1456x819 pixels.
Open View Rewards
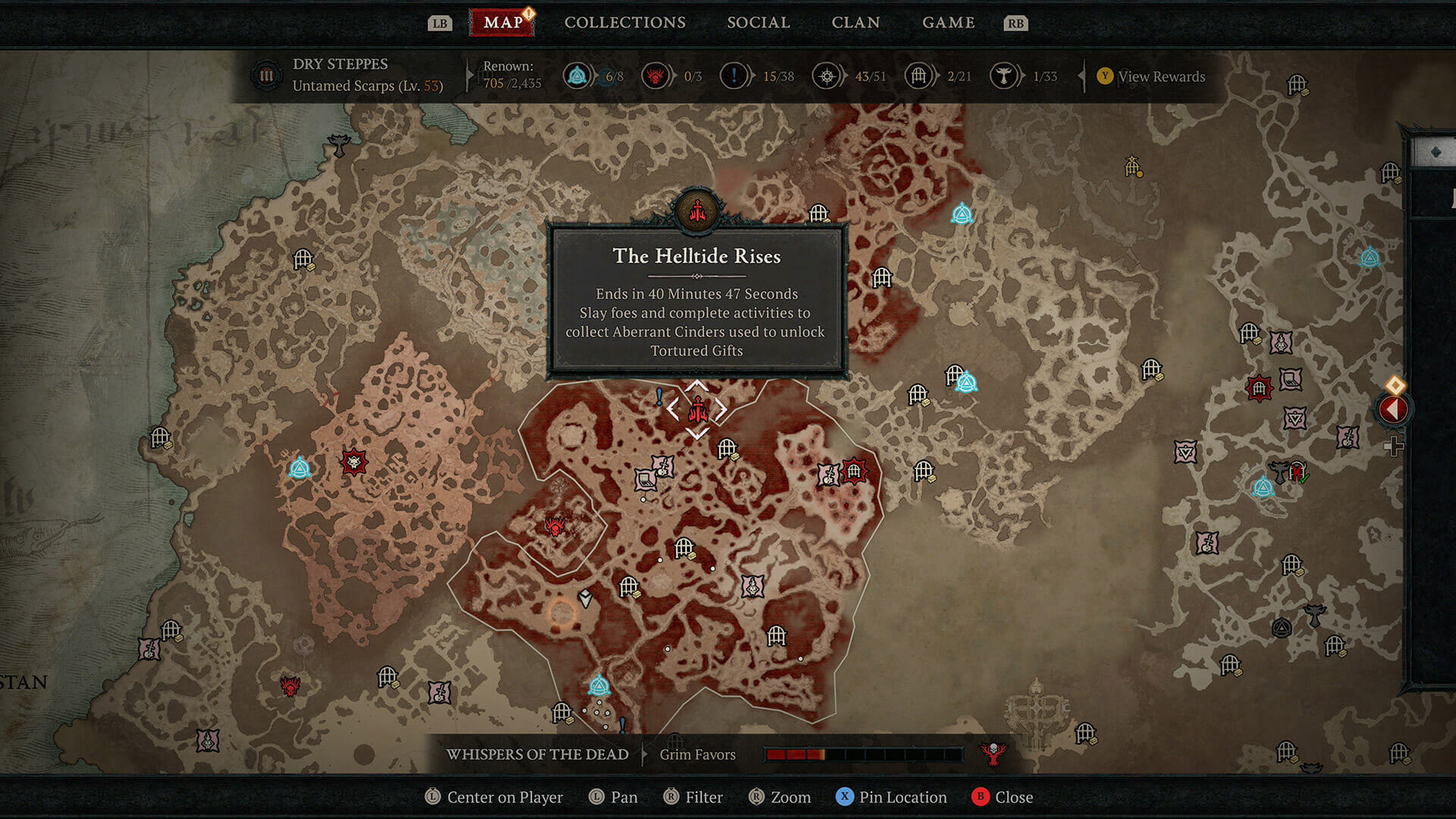tap(1151, 76)
